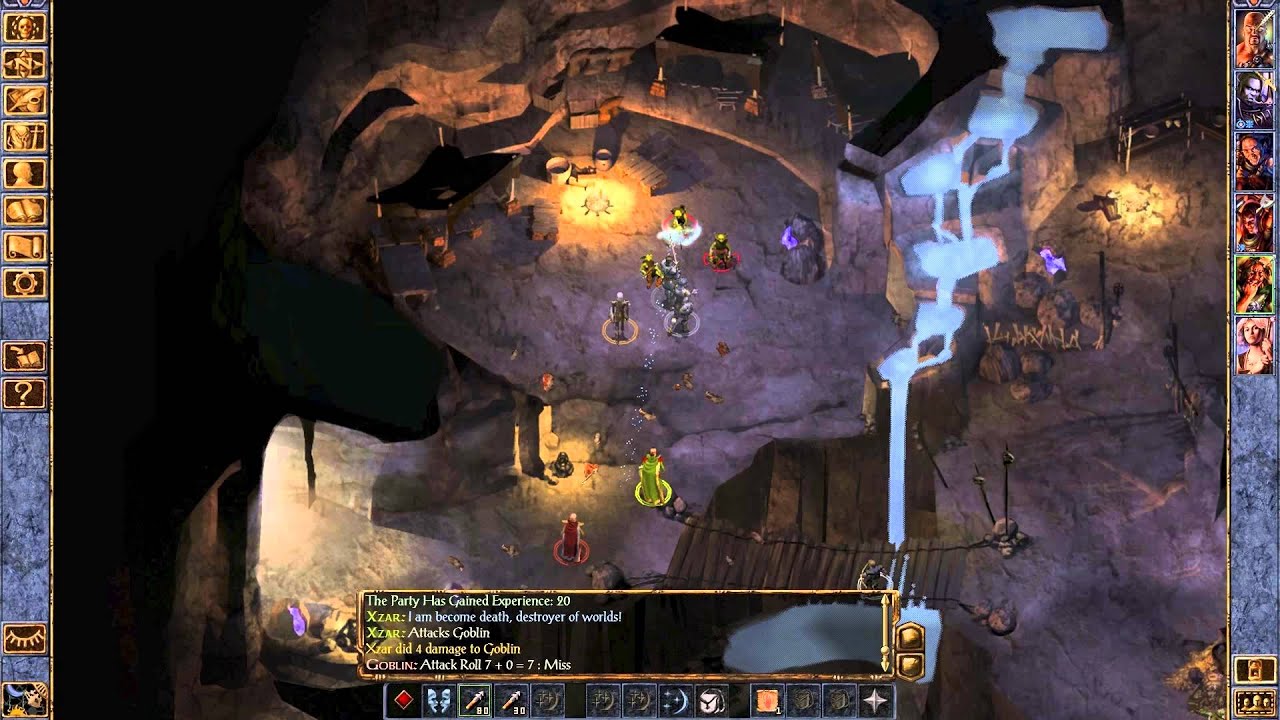The height and width of the screenshot is (720, 1280).
Task: Collapse the dialog box with the lower gem button
Action: [x=911, y=665]
